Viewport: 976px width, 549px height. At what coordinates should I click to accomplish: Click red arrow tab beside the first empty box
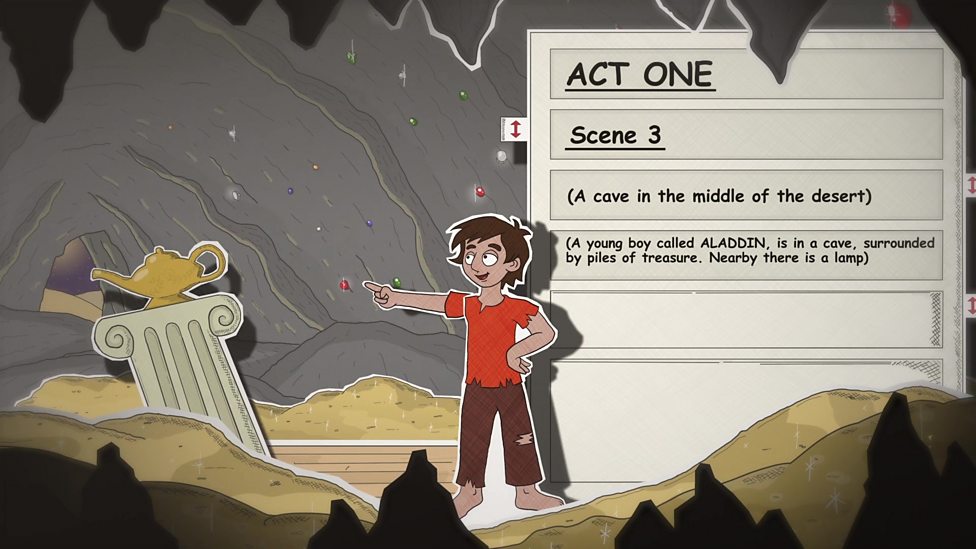point(969,305)
